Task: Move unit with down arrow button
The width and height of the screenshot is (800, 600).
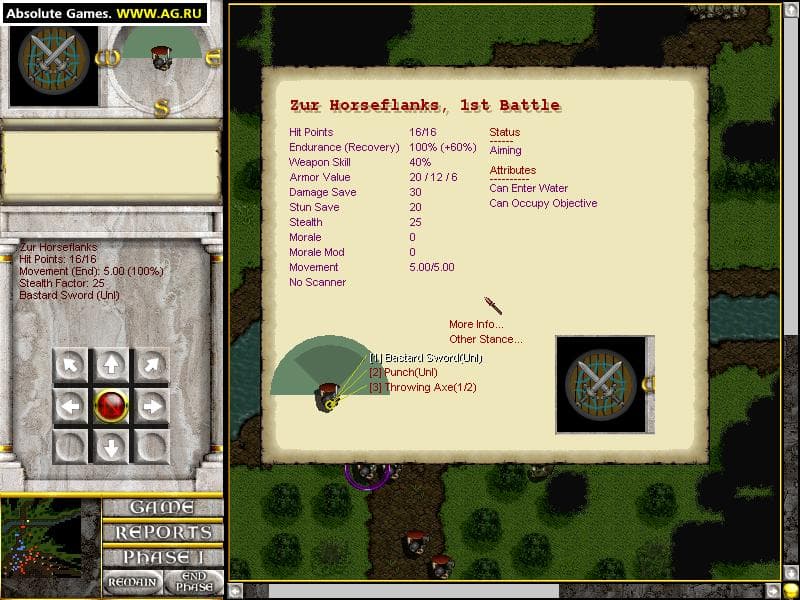Action: (x=111, y=446)
